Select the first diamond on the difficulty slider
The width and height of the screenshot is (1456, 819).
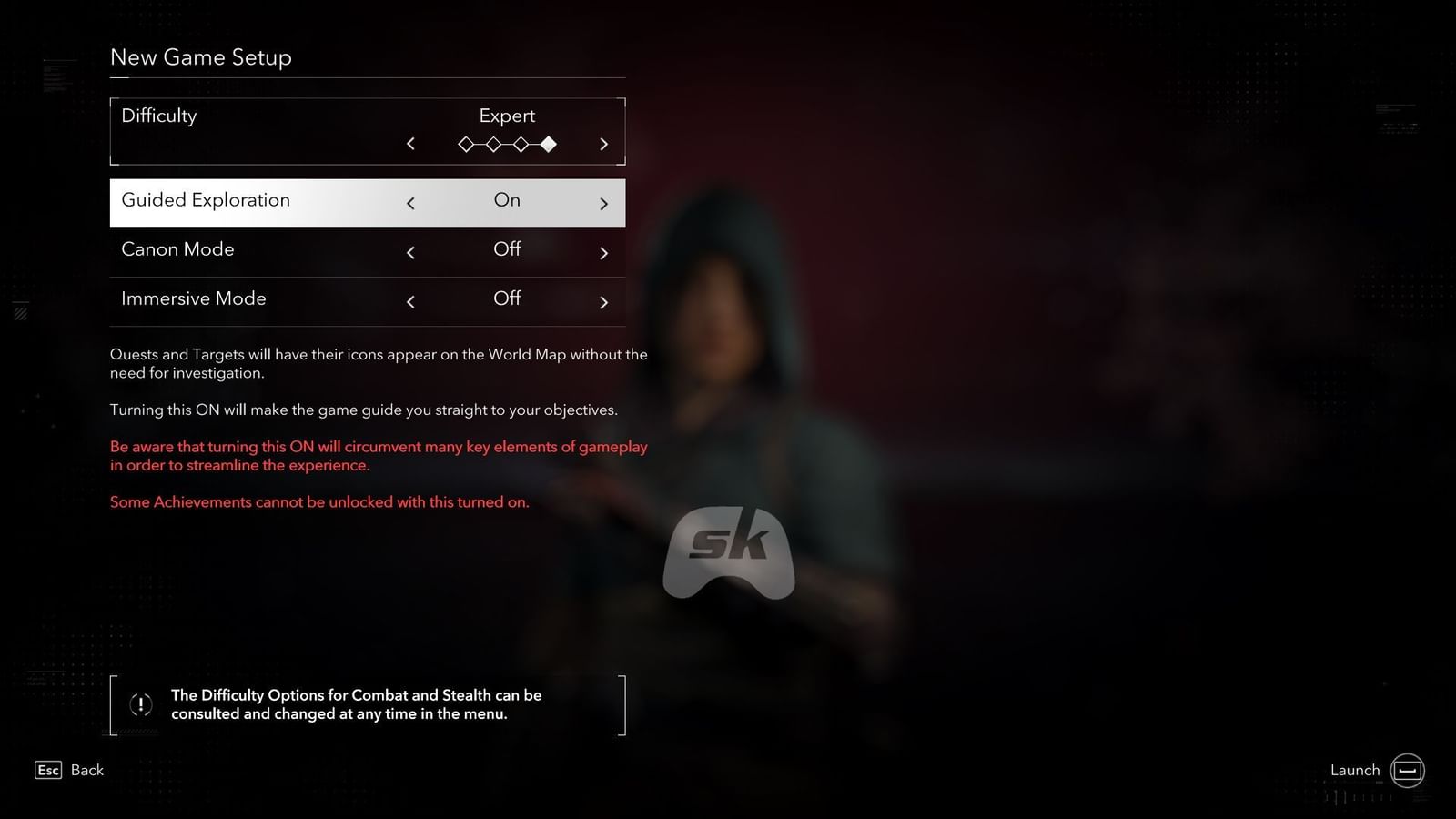[x=466, y=144]
